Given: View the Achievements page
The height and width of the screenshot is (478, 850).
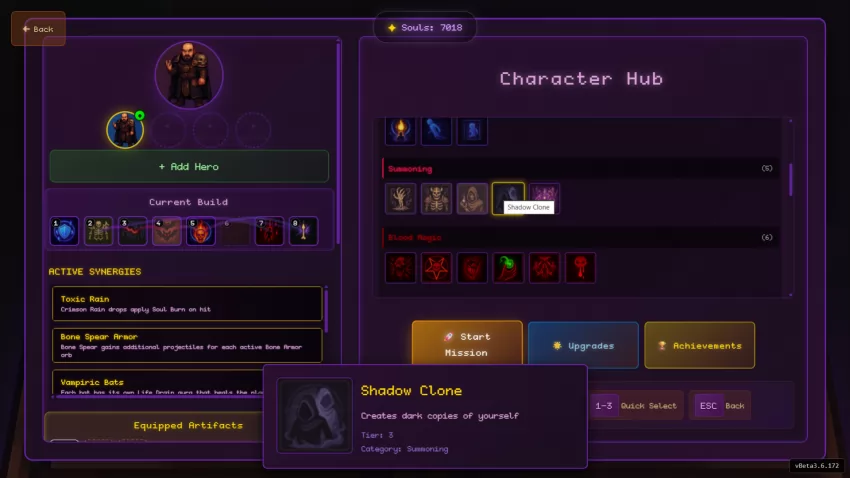Looking at the screenshot, I should pos(699,345).
